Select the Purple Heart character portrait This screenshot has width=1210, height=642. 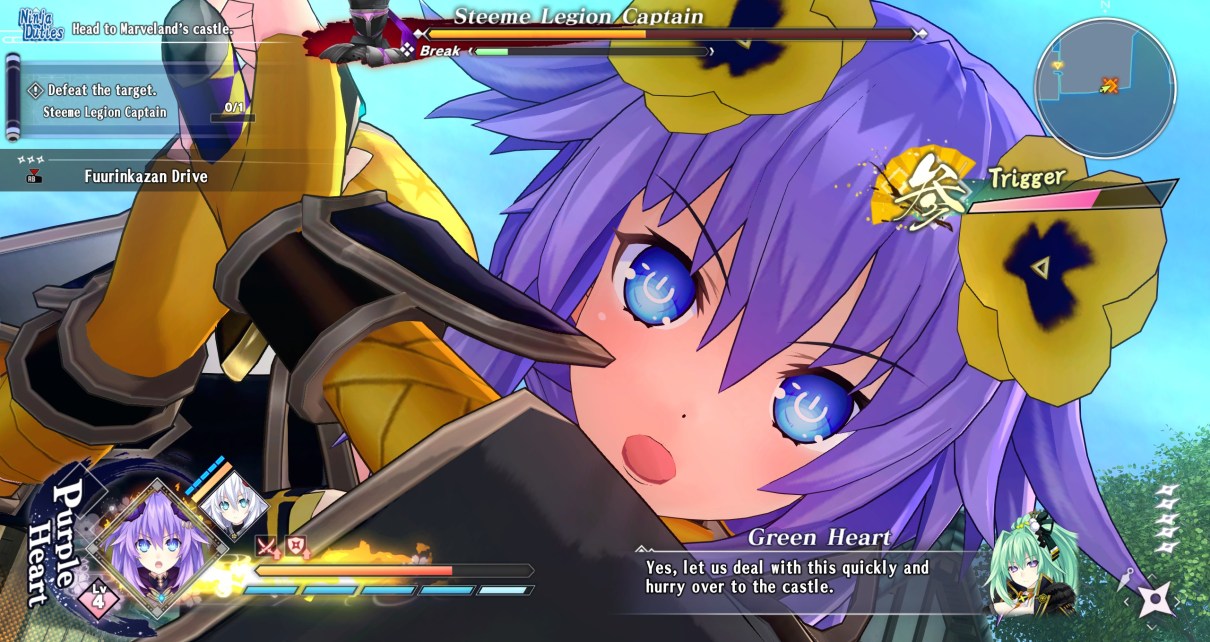click(148, 545)
